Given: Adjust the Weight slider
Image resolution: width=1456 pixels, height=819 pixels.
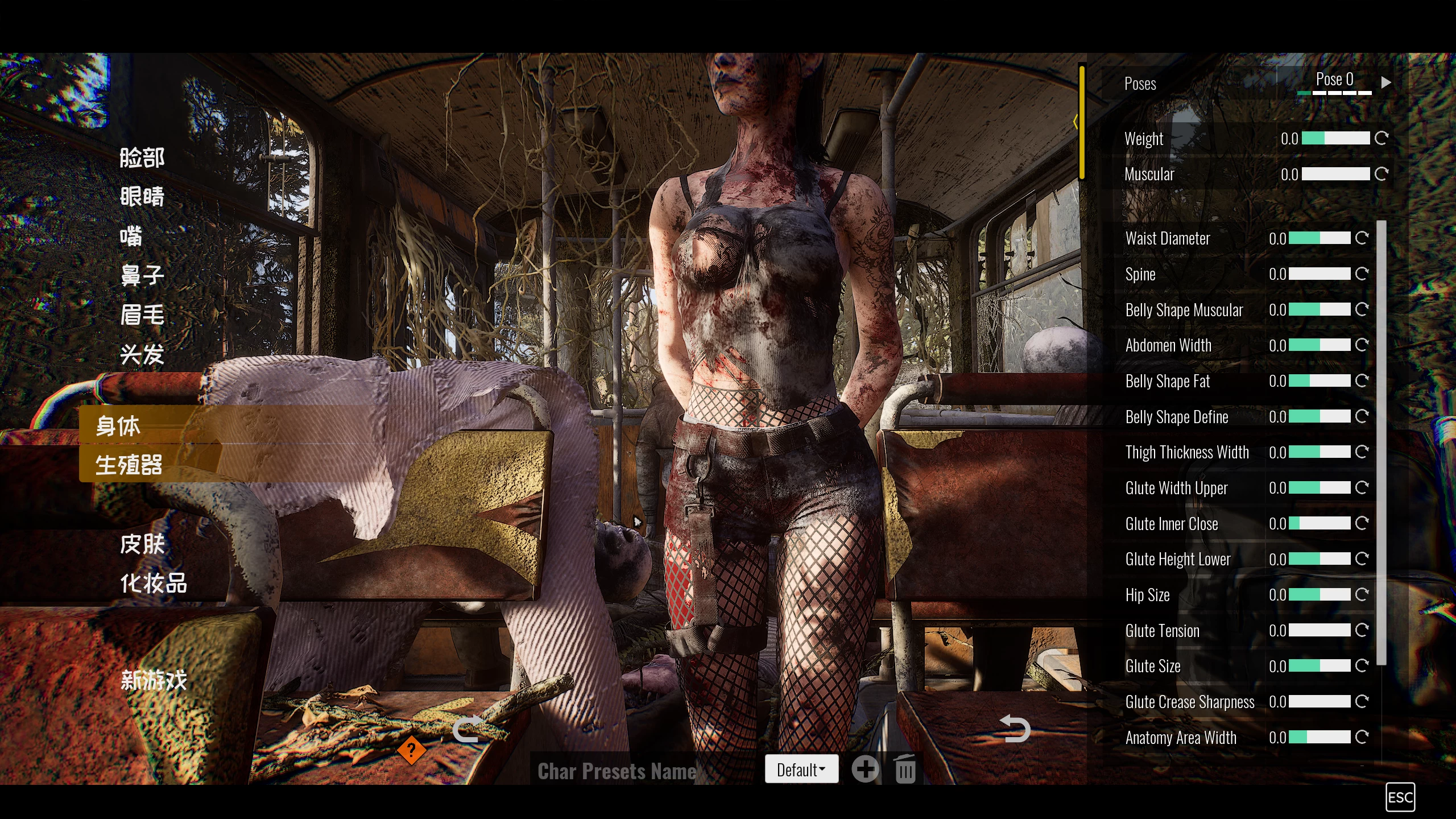Looking at the screenshot, I should [1335, 138].
